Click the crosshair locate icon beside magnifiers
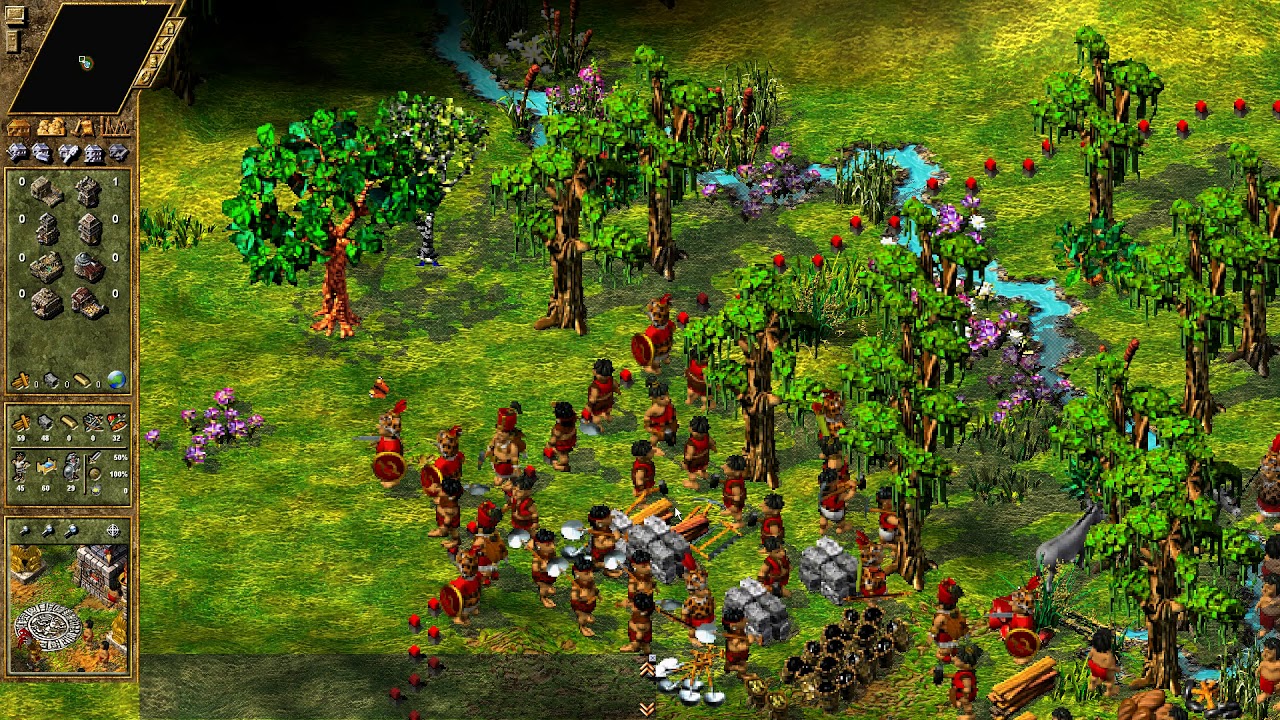Image resolution: width=1280 pixels, height=720 pixels. 114,529
